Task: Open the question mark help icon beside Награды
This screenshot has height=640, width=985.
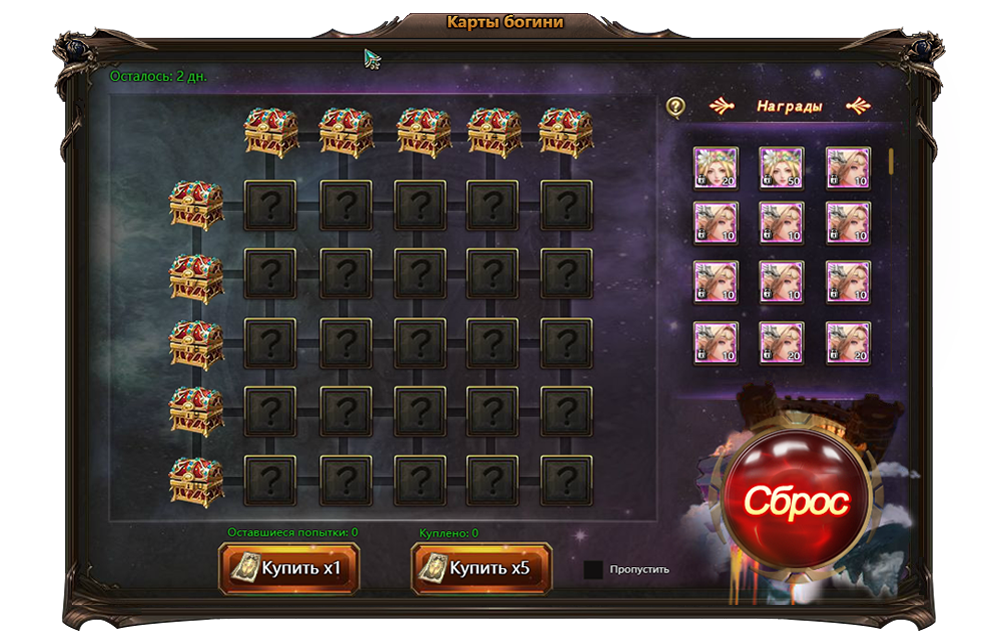Action: click(676, 106)
